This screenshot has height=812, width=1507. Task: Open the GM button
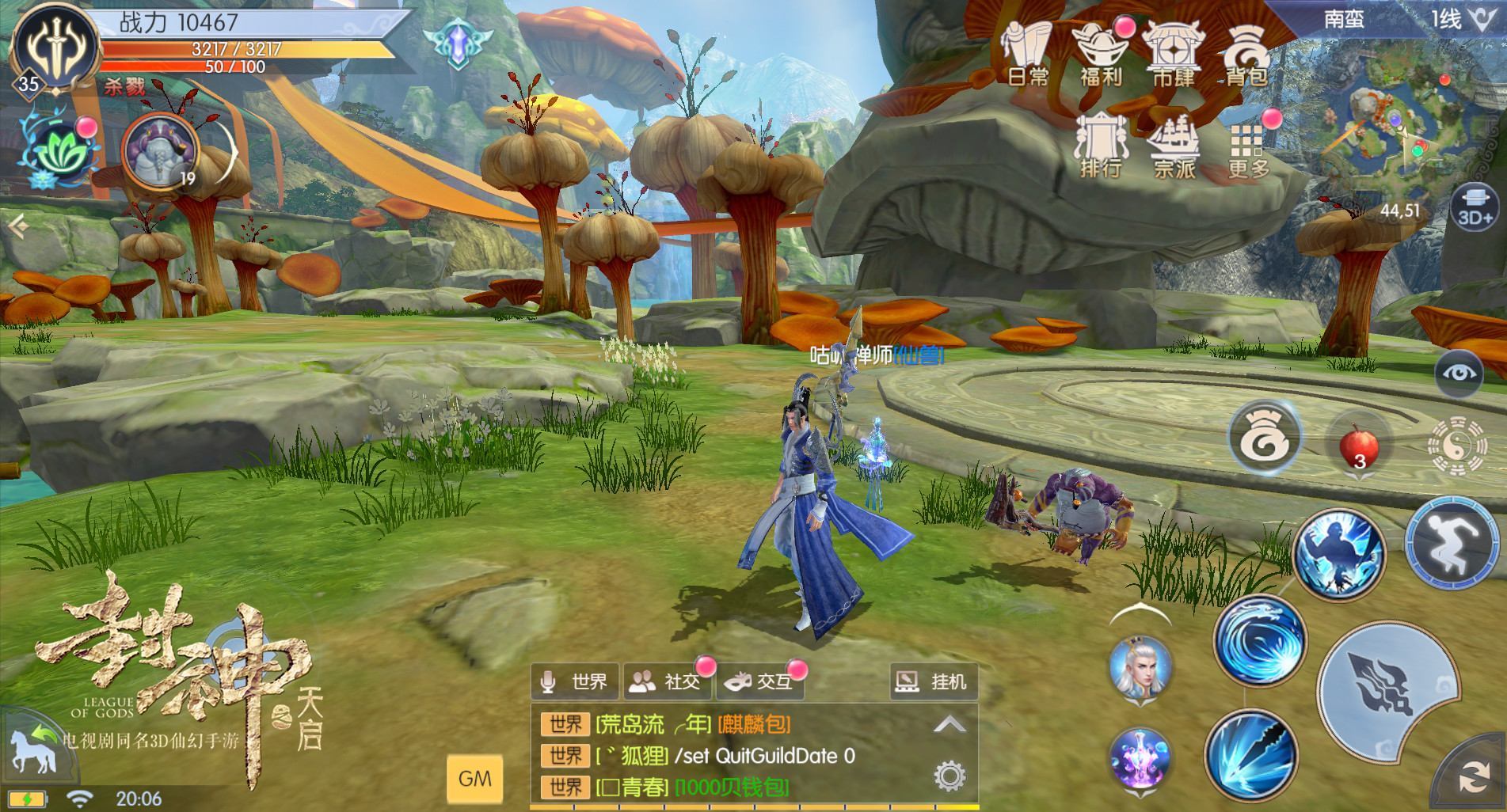coord(474,779)
